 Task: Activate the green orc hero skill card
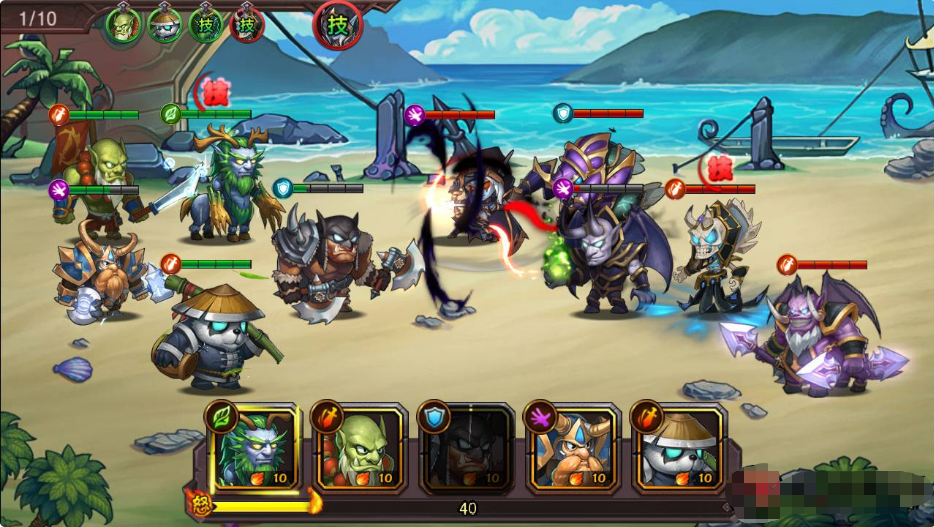pos(361,448)
